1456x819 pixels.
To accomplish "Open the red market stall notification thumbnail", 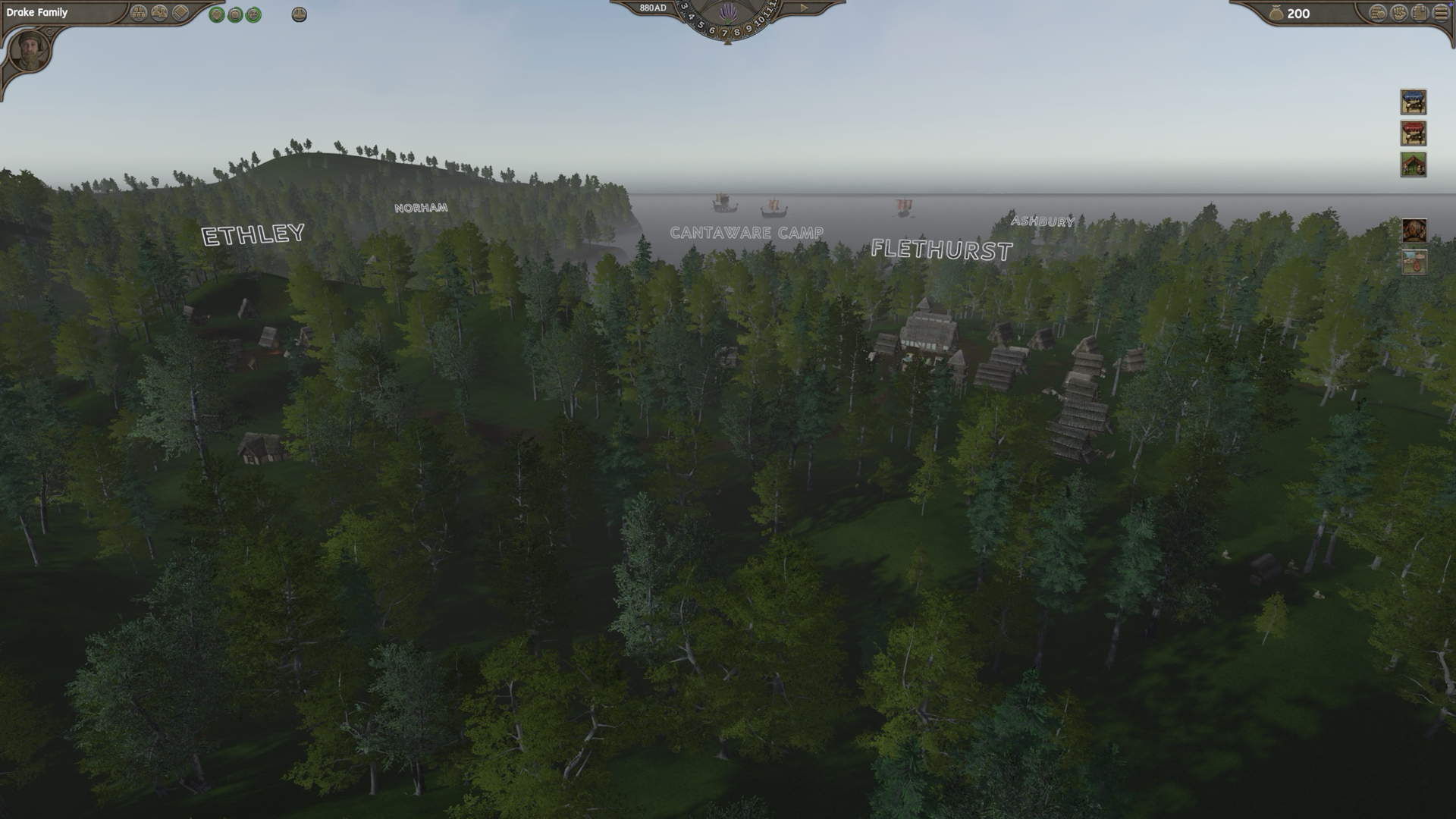I will 1412,131.
